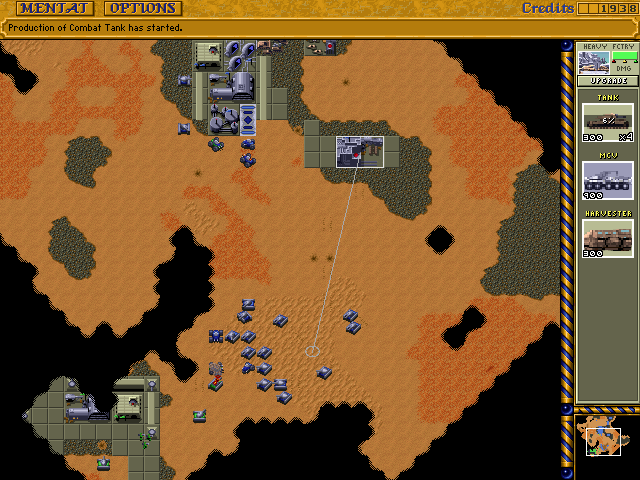Click the Upgrade button for the Heavy Factory

[608, 80]
